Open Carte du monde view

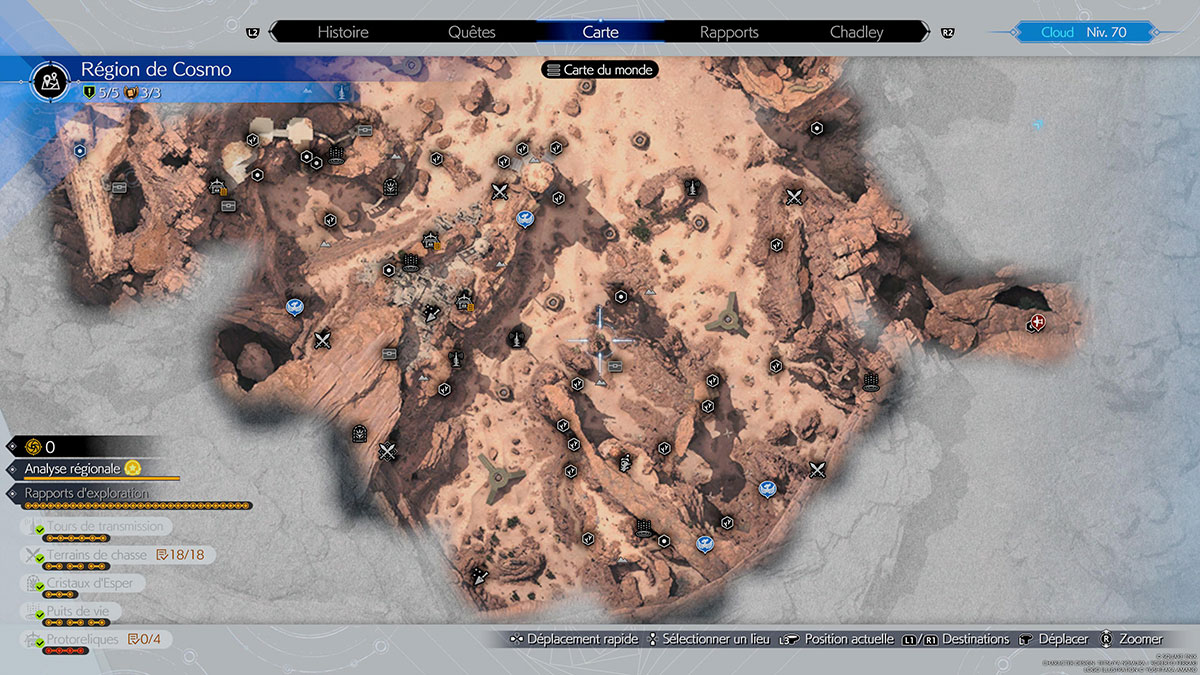[600, 70]
